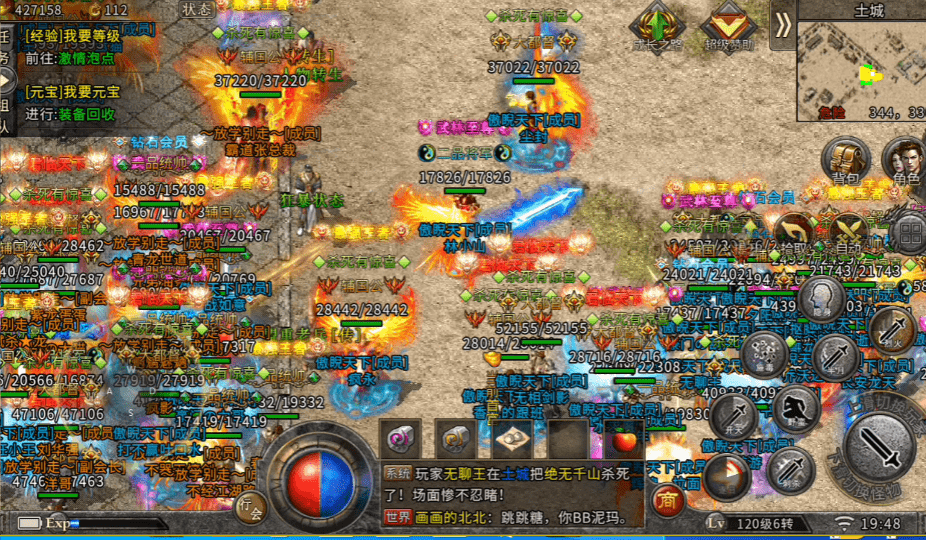Open the 成长之路 growth path icon
The width and height of the screenshot is (926, 540).
tap(657, 24)
